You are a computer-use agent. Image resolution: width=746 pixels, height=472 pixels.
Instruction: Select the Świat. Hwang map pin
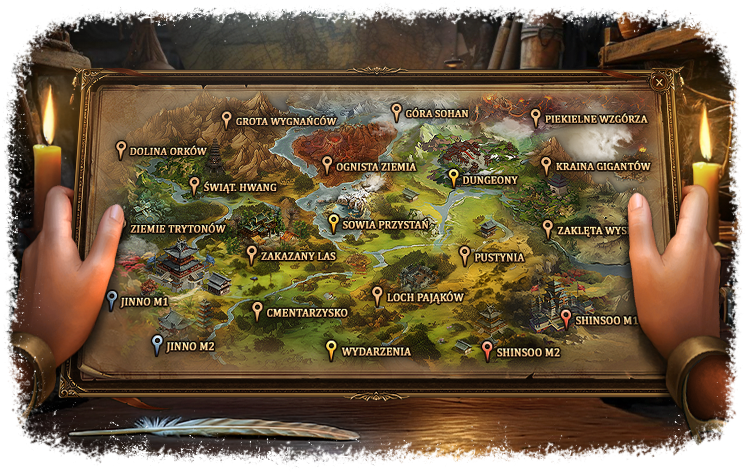point(194,185)
